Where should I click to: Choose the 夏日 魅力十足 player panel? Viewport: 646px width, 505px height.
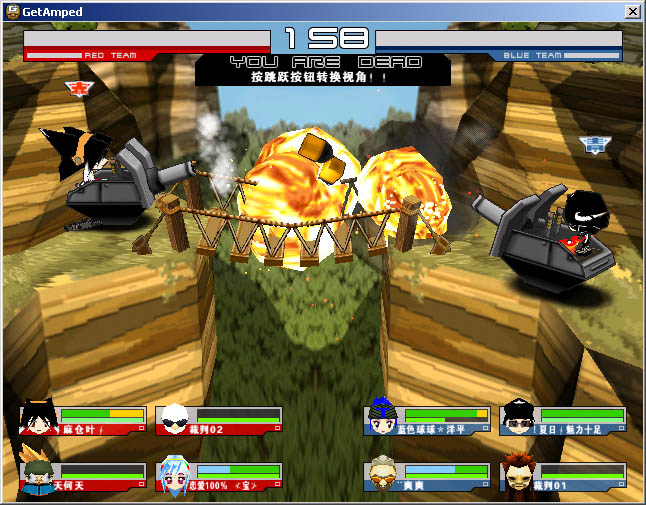[x=563, y=420]
